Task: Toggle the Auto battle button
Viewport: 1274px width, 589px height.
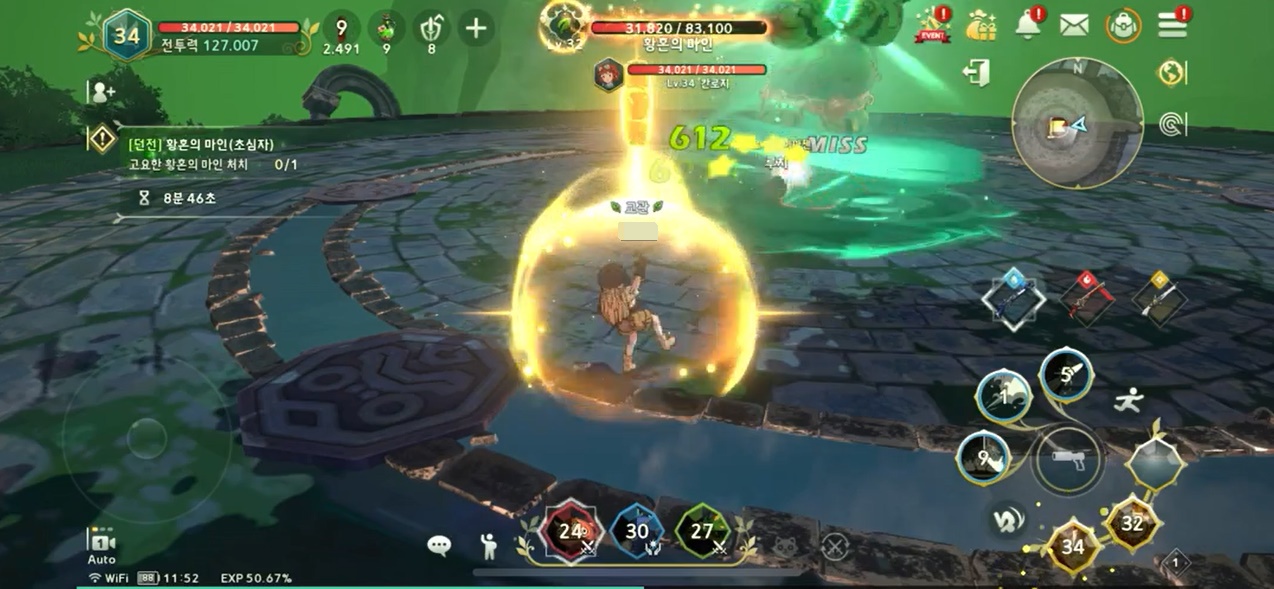Action: (x=101, y=545)
